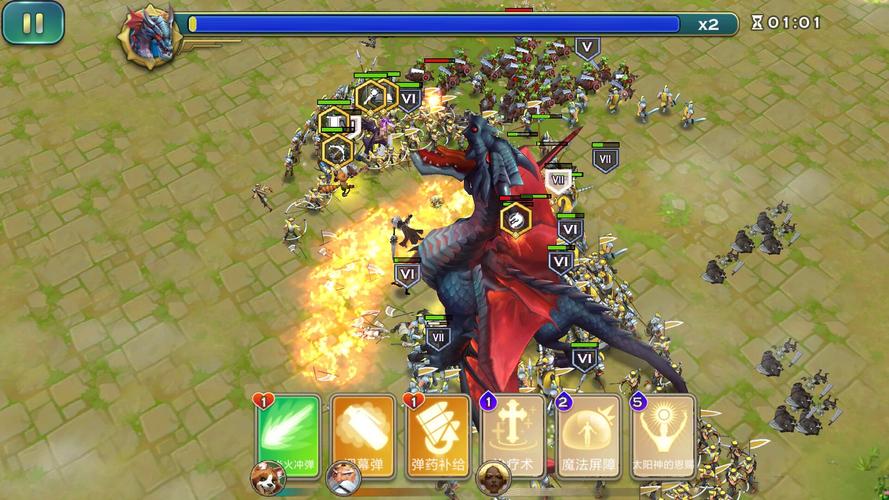Pause the battle with the pause button
This screenshot has height=500, width=889.
[x=33, y=23]
